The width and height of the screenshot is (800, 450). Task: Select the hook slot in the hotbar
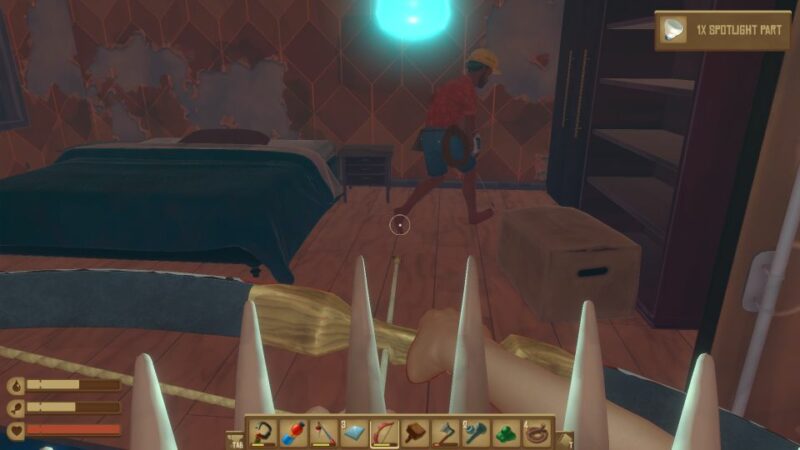tap(264, 433)
